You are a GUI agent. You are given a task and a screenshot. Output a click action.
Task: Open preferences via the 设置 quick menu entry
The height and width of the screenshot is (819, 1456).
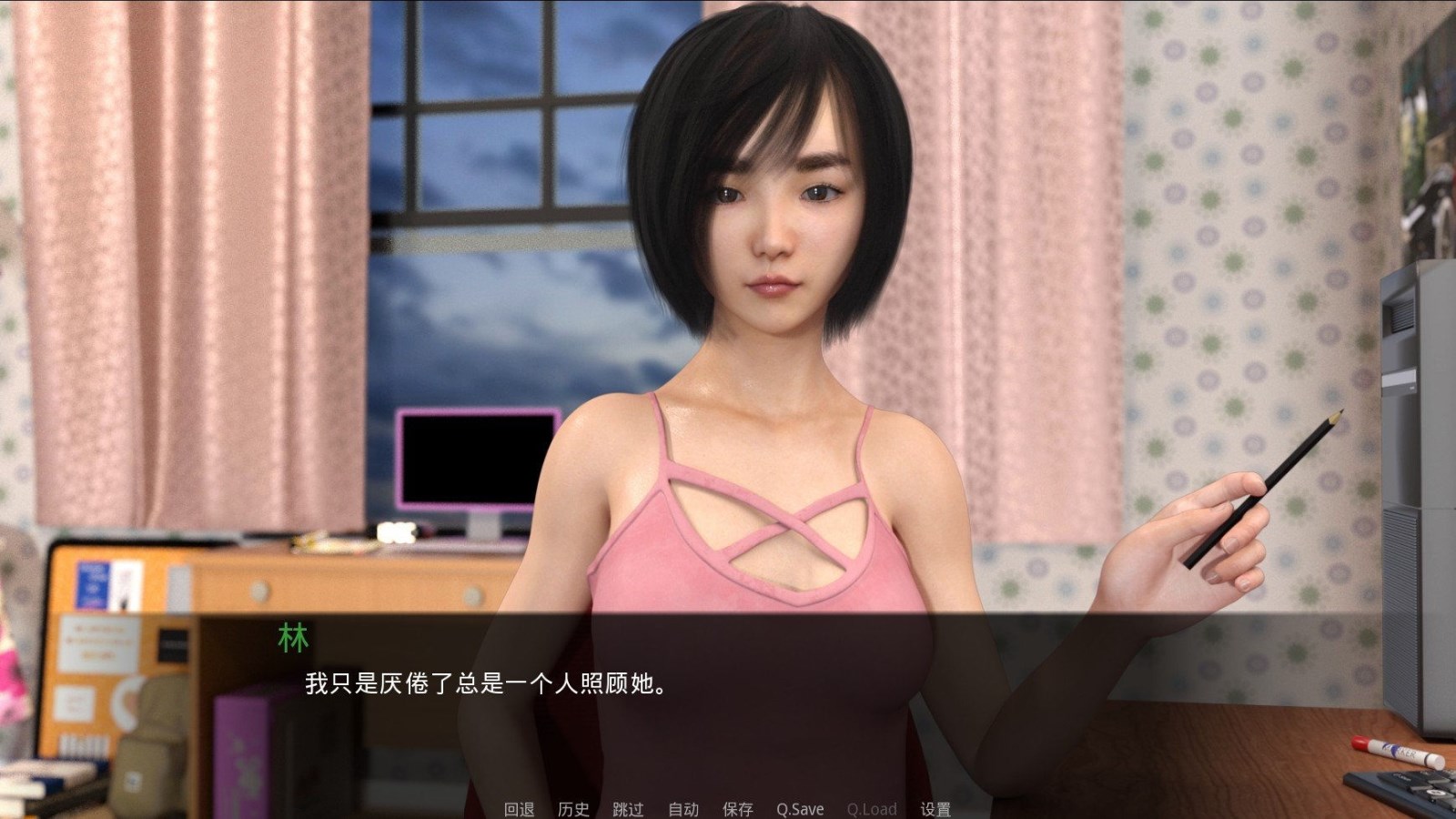click(937, 808)
